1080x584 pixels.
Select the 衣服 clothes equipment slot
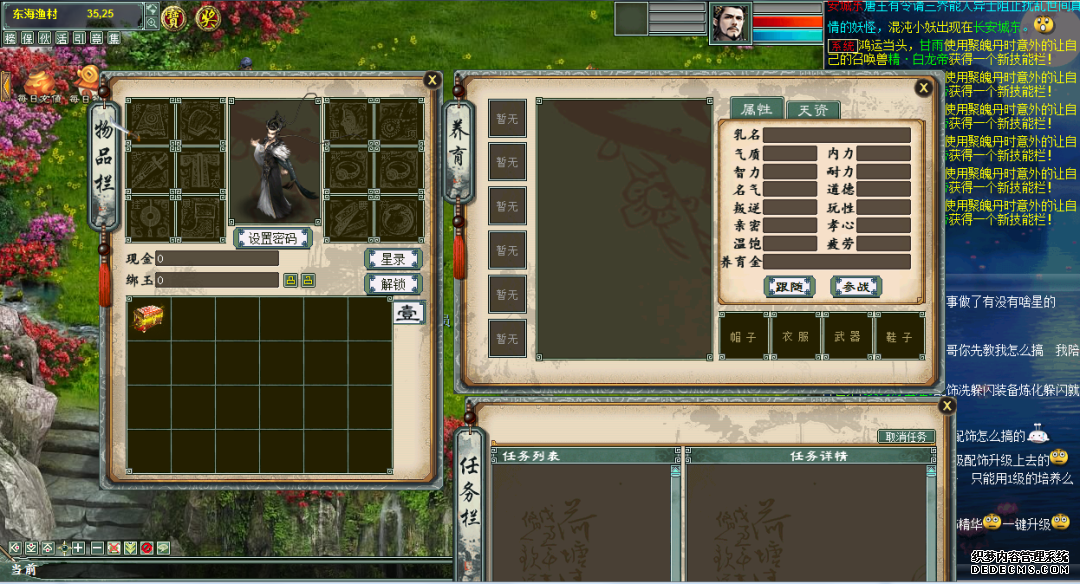[x=796, y=337]
